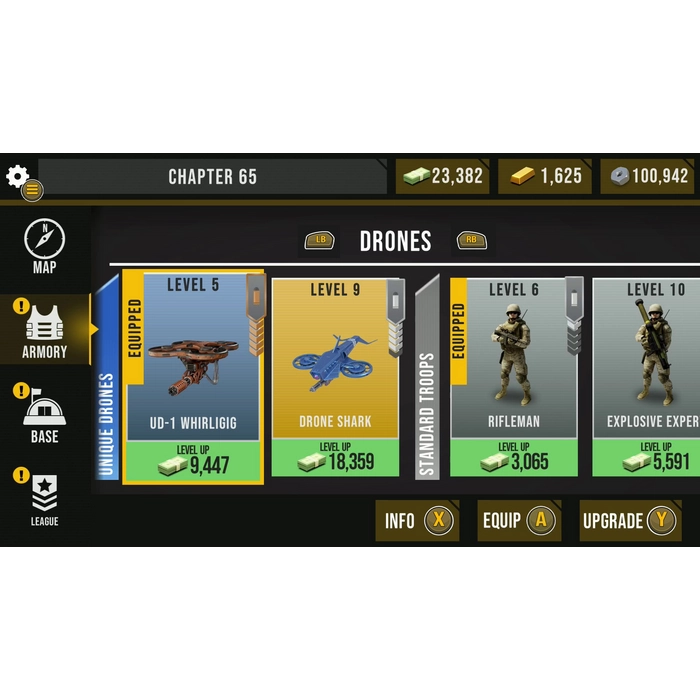
Task: Pick the Explosive Expert troop card
Action: [650, 360]
